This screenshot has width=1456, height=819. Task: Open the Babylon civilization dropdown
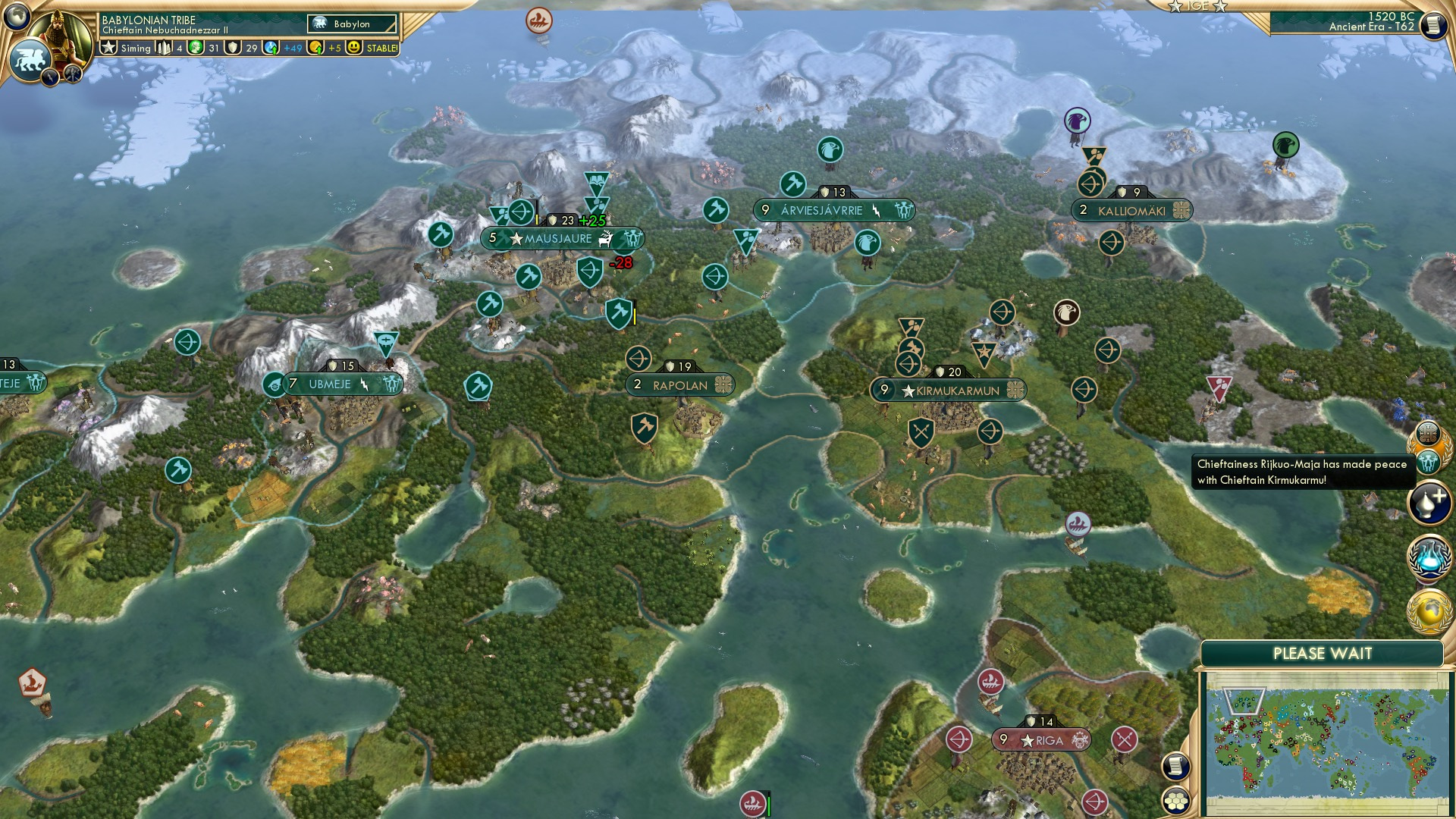click(x=351, y=24)
